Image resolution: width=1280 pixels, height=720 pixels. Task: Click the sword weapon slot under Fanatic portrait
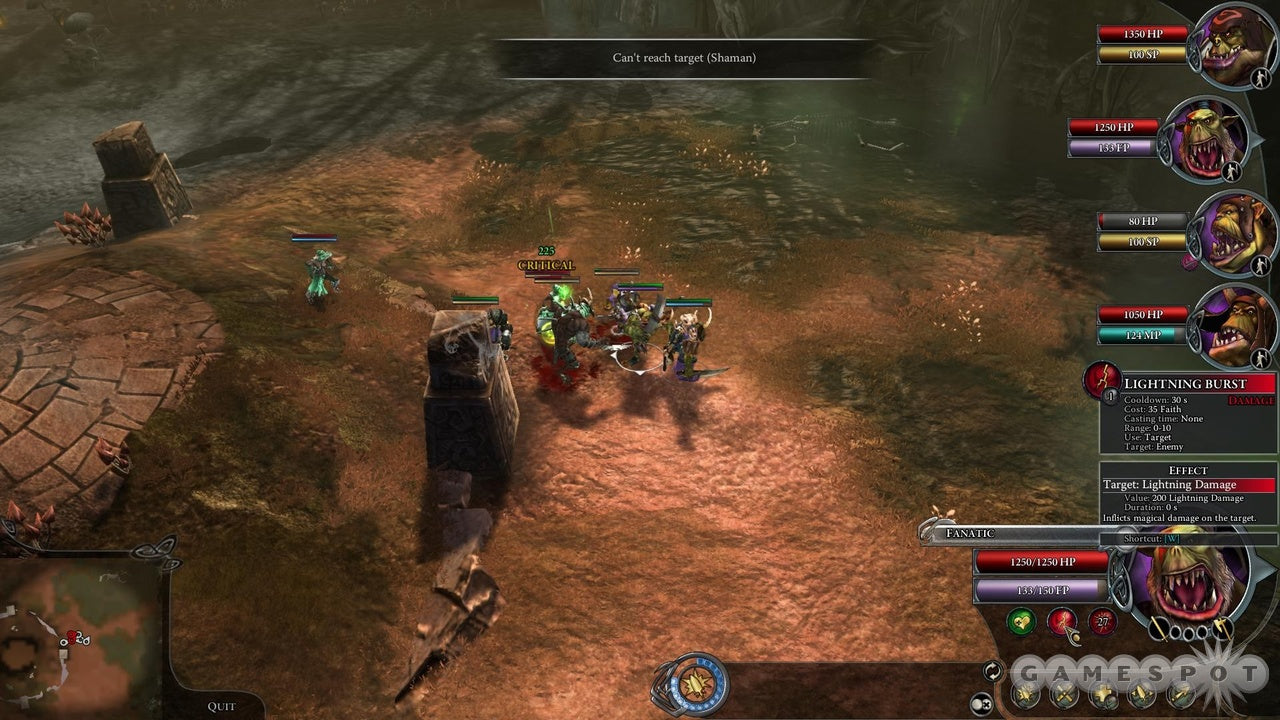tap(1157, 629)
